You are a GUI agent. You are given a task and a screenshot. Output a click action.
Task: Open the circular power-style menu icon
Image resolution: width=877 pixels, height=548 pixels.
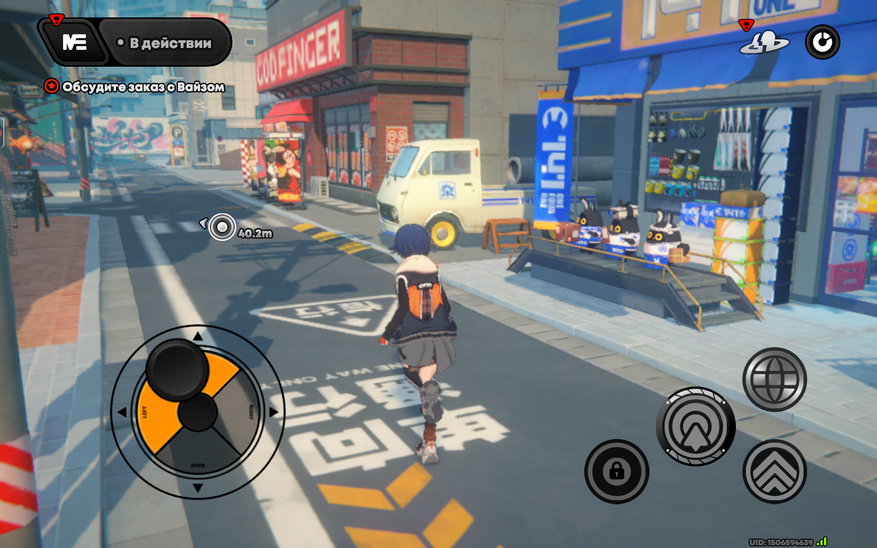pos(822,42)
